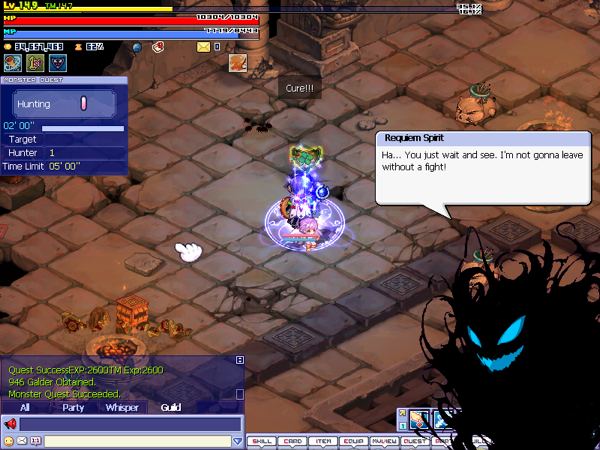600x450 pixels.
Task: Open the emoticon smiley face button
Action: click(9, 440)
